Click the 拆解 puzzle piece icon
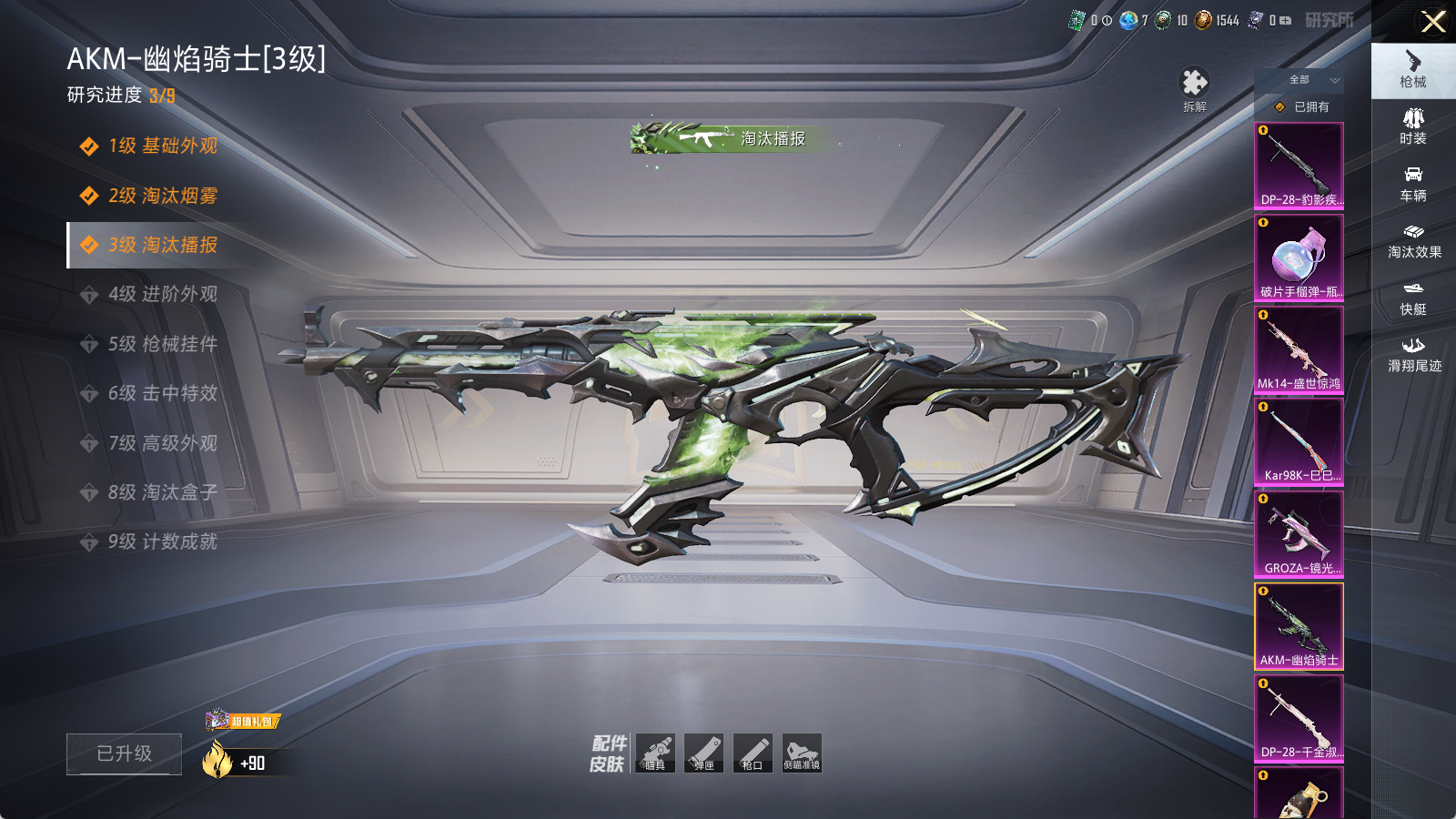Image resolution: width=1456 pixels, height=819 pixels. tap(1194, 87)
